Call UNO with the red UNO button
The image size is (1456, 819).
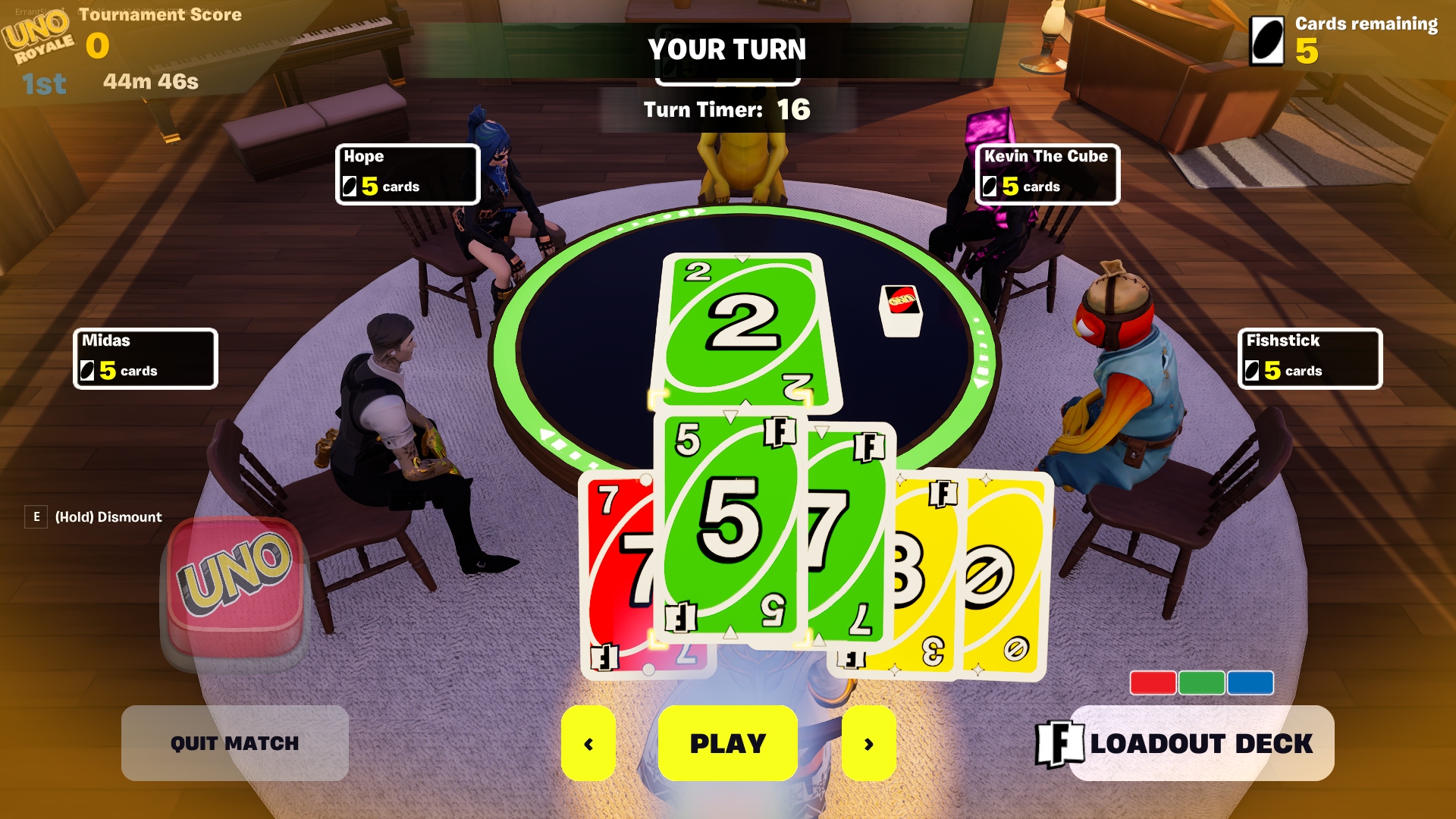(x=235, y=584)
